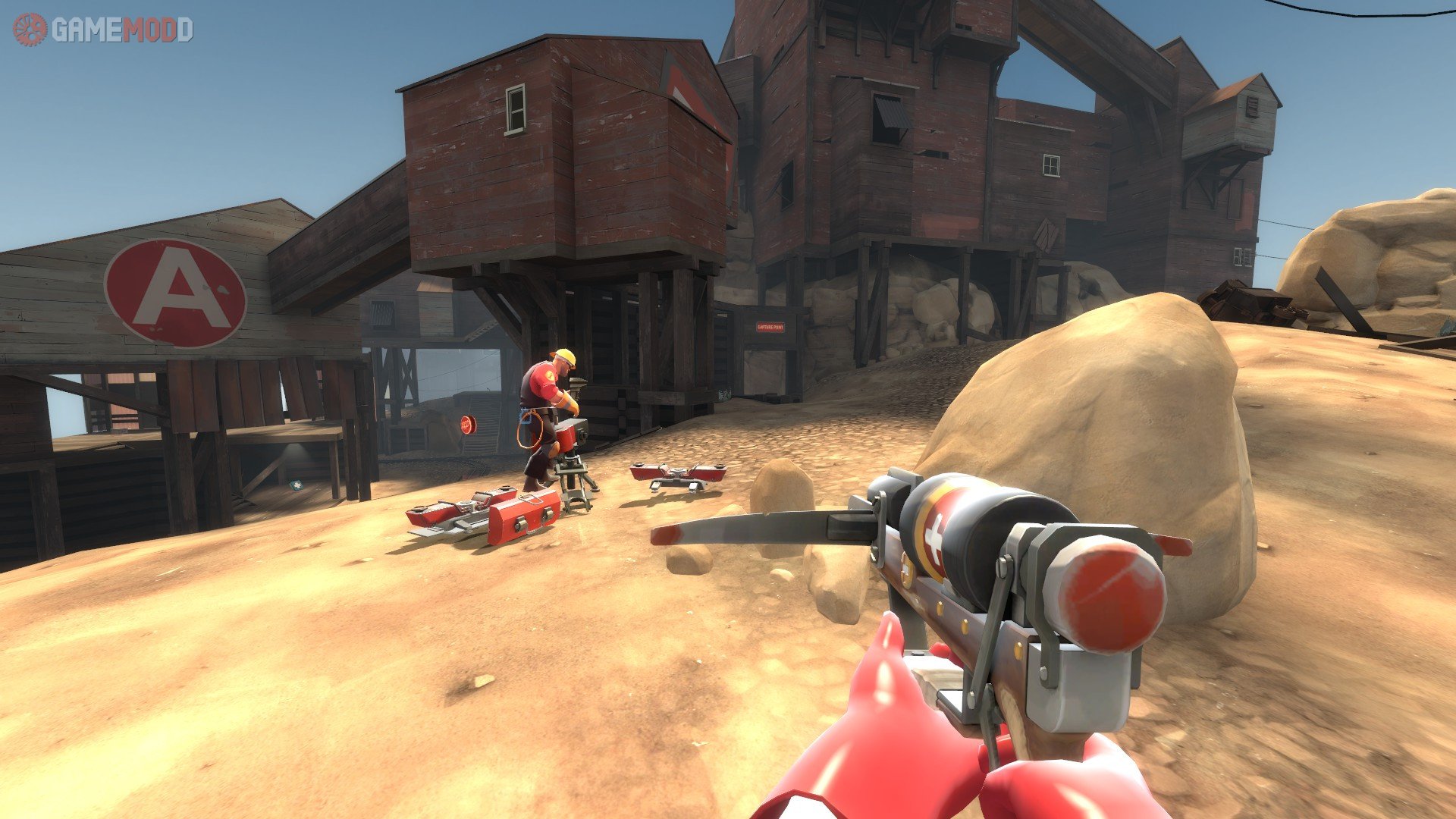Click the GameModd watermark logo
This screenshot has height=819, width=1456.
[103, 30]
